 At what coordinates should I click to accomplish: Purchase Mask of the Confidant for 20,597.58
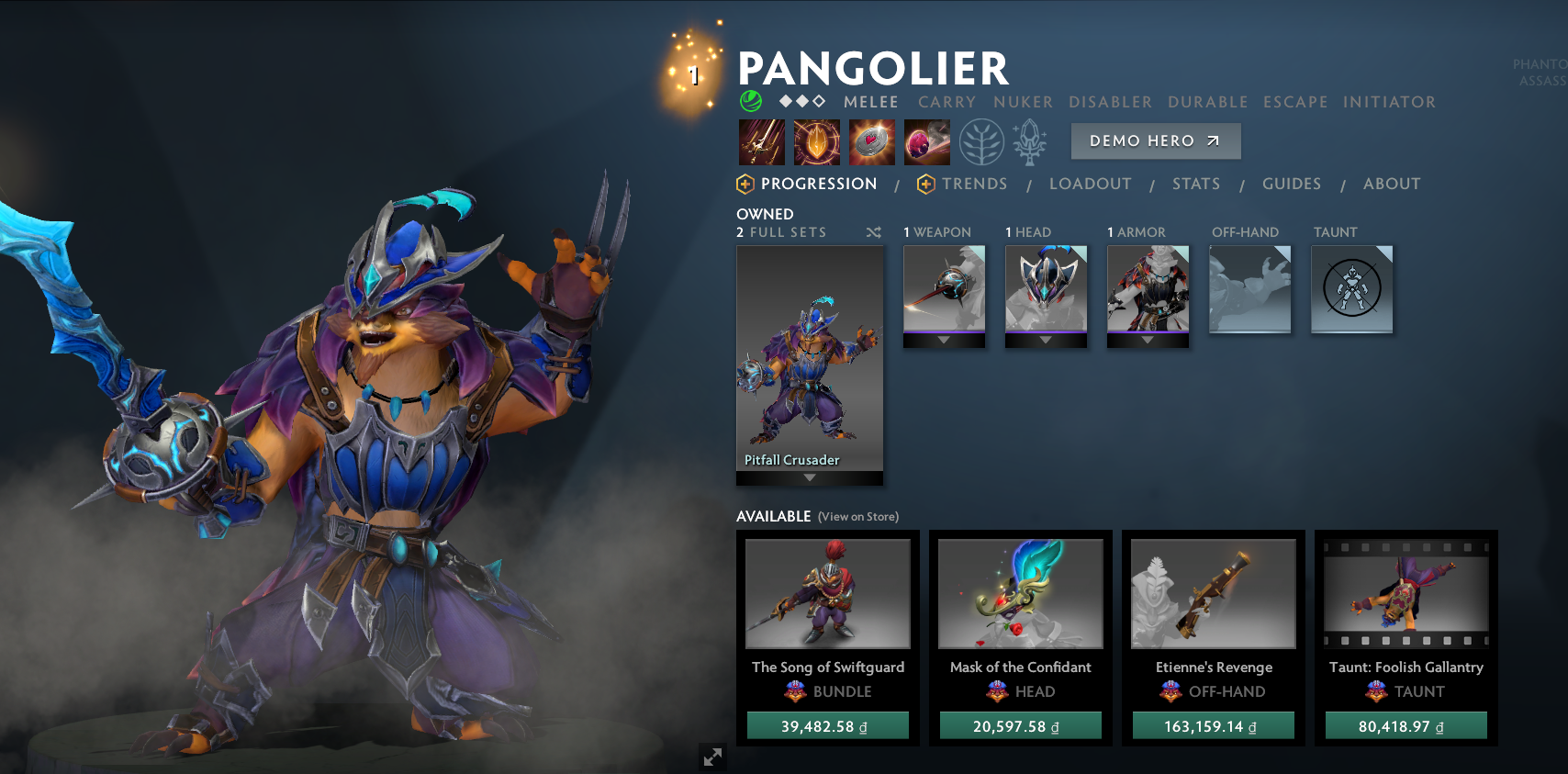pyautogui.click(x=1020, y=726)
